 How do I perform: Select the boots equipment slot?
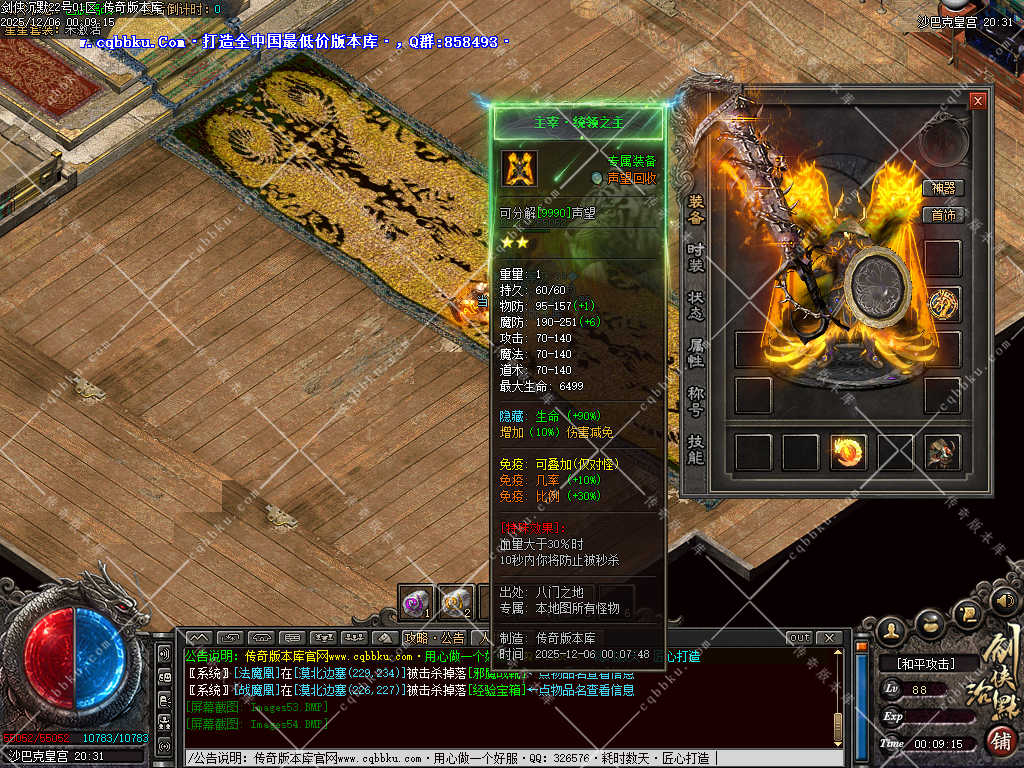[942, 452]
